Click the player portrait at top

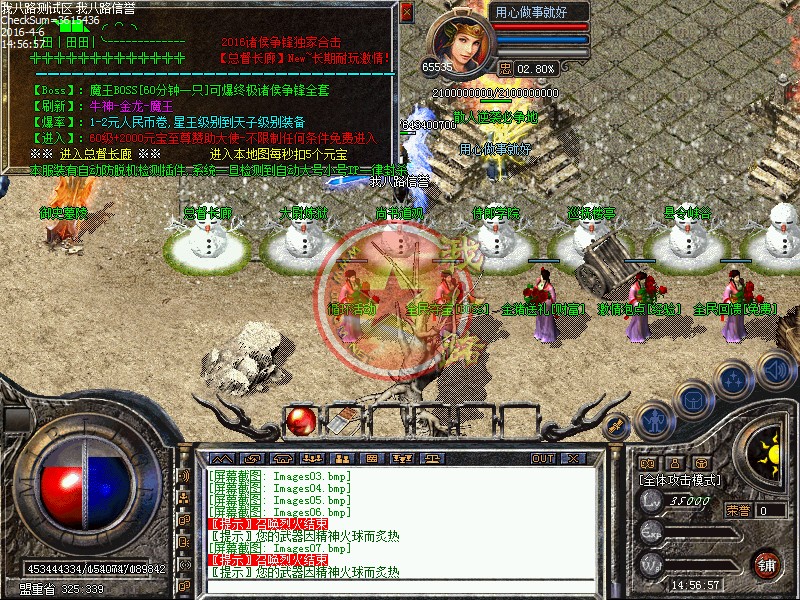pos(460,40)
